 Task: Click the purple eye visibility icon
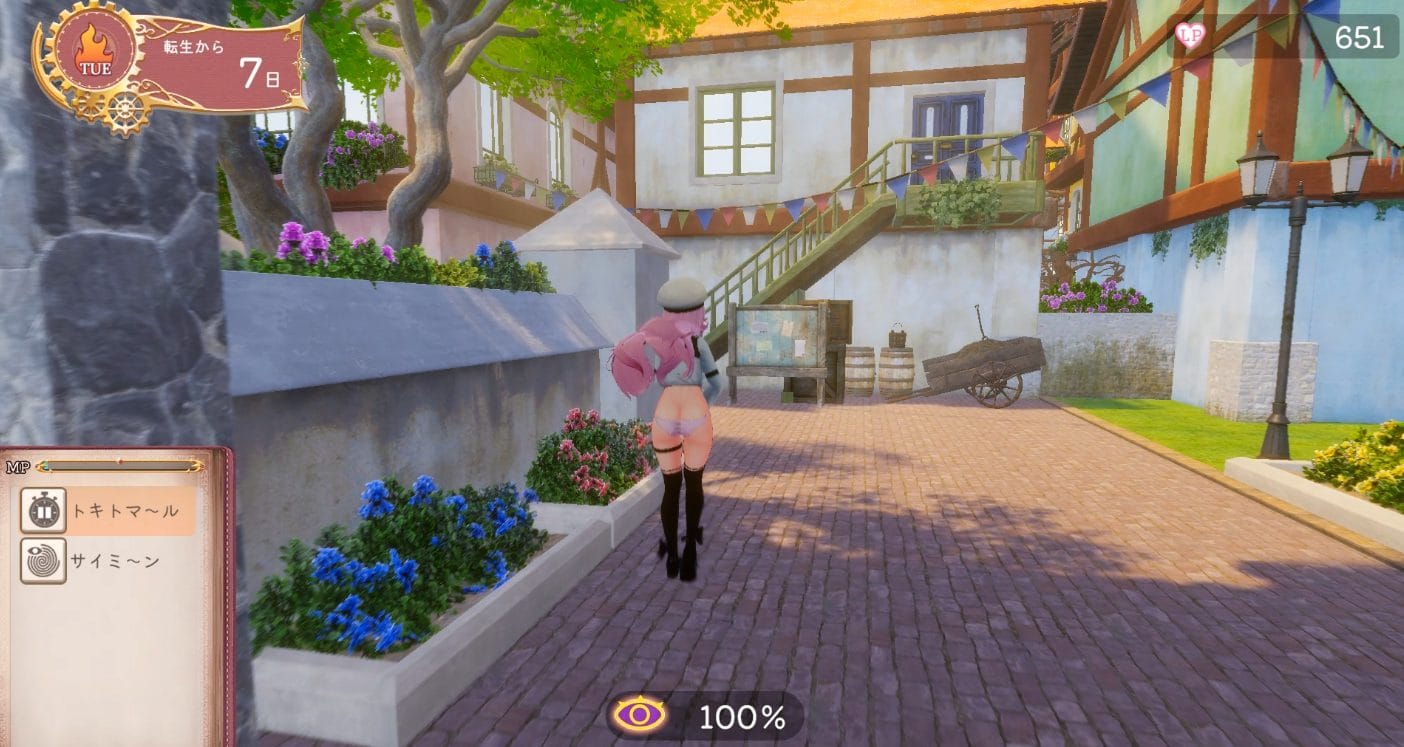pyautogui.click(x=640, y=715)
